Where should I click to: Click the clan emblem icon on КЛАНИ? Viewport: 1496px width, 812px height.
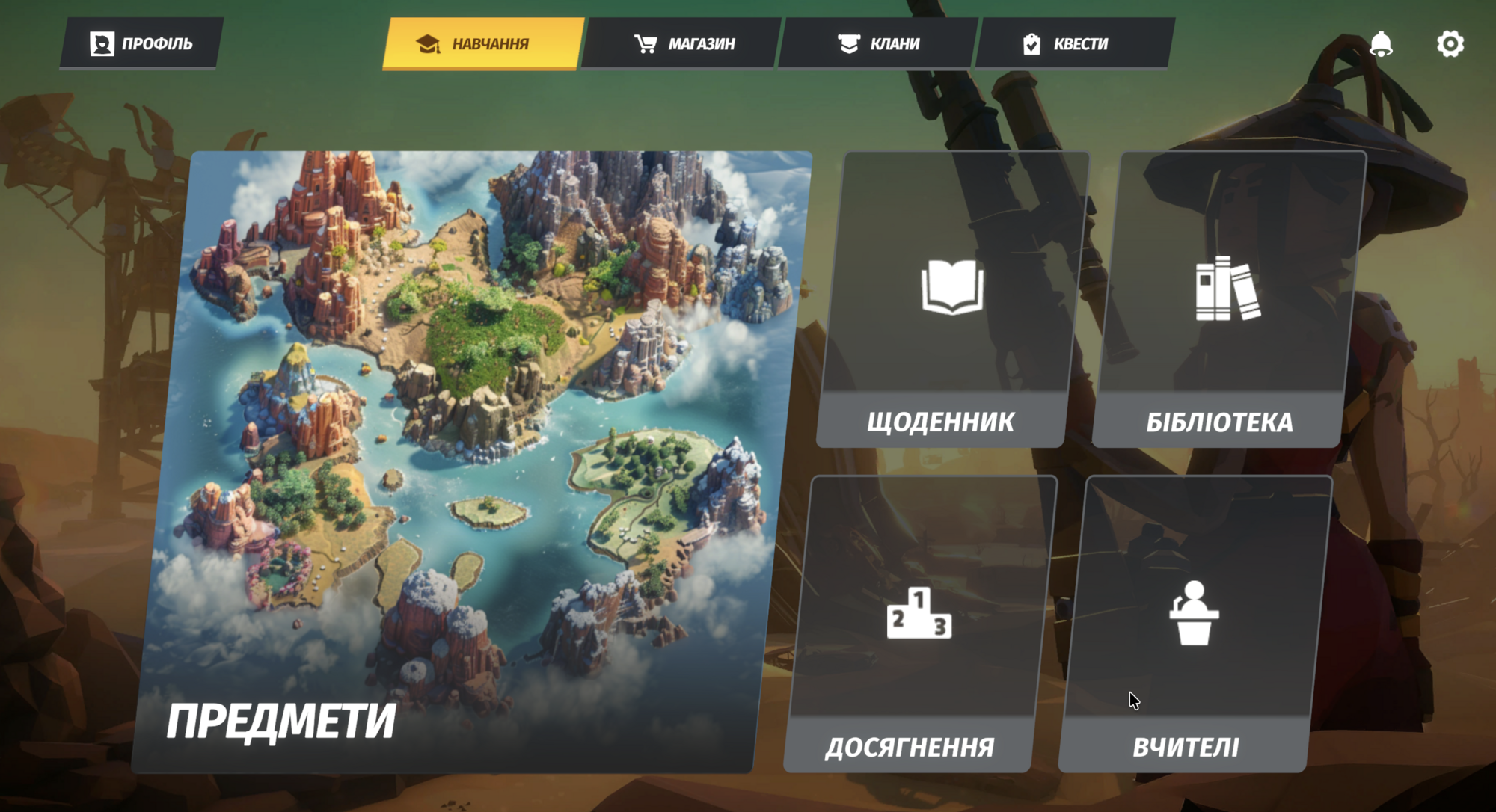pyautogui.click(x=847, y=43)
